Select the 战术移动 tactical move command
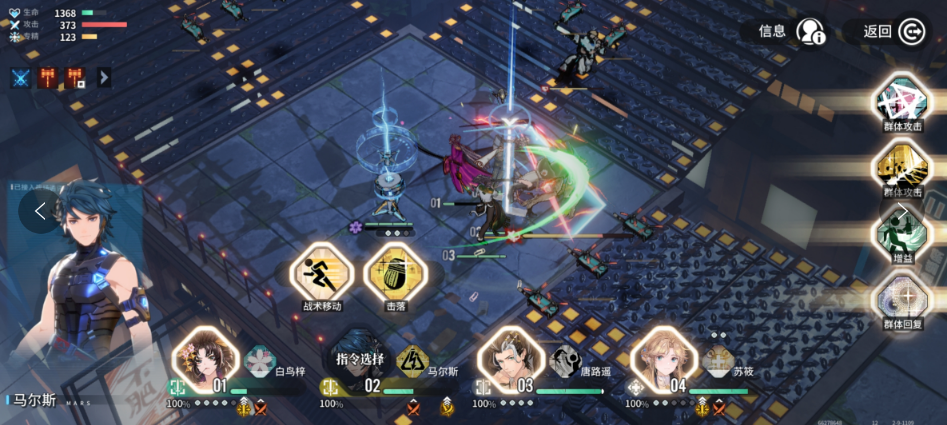This screenshot has width=947, height=425. pos(322,272)
